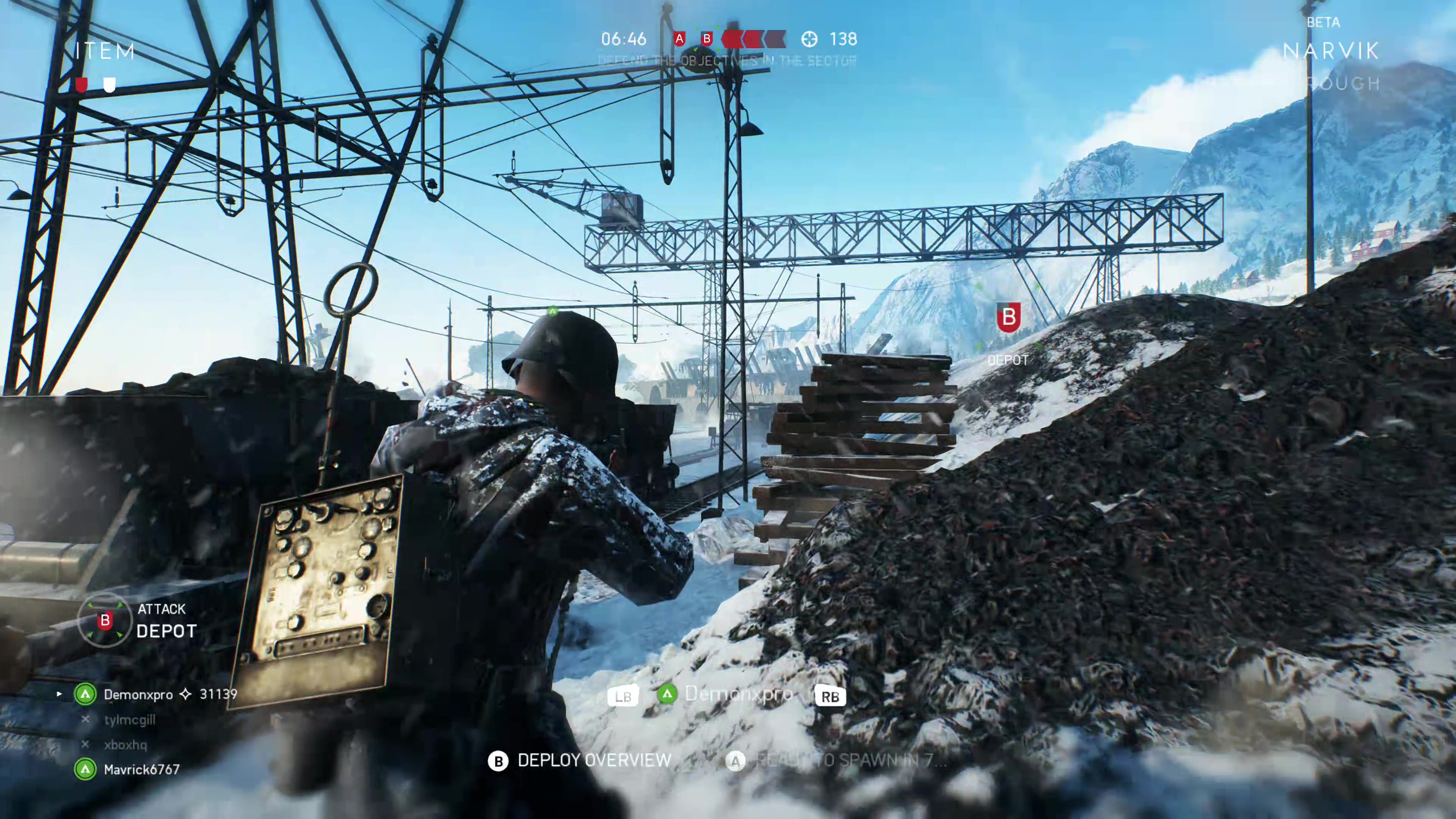Image resolution: width=1456 pixels, height=819 pixels.
Task: Click objective B flag in top bar
Action: [x=706, y=39]
